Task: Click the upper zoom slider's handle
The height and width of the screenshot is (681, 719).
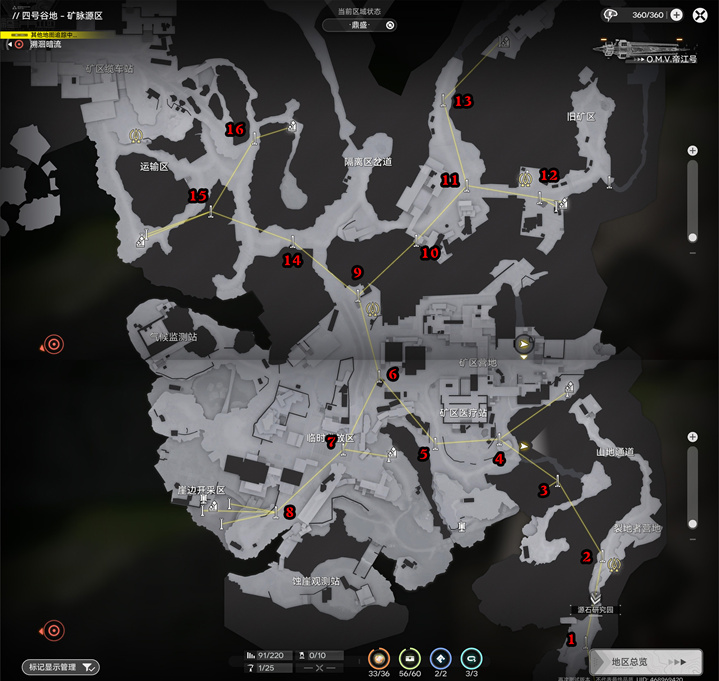Action: (x=693, y=237)
